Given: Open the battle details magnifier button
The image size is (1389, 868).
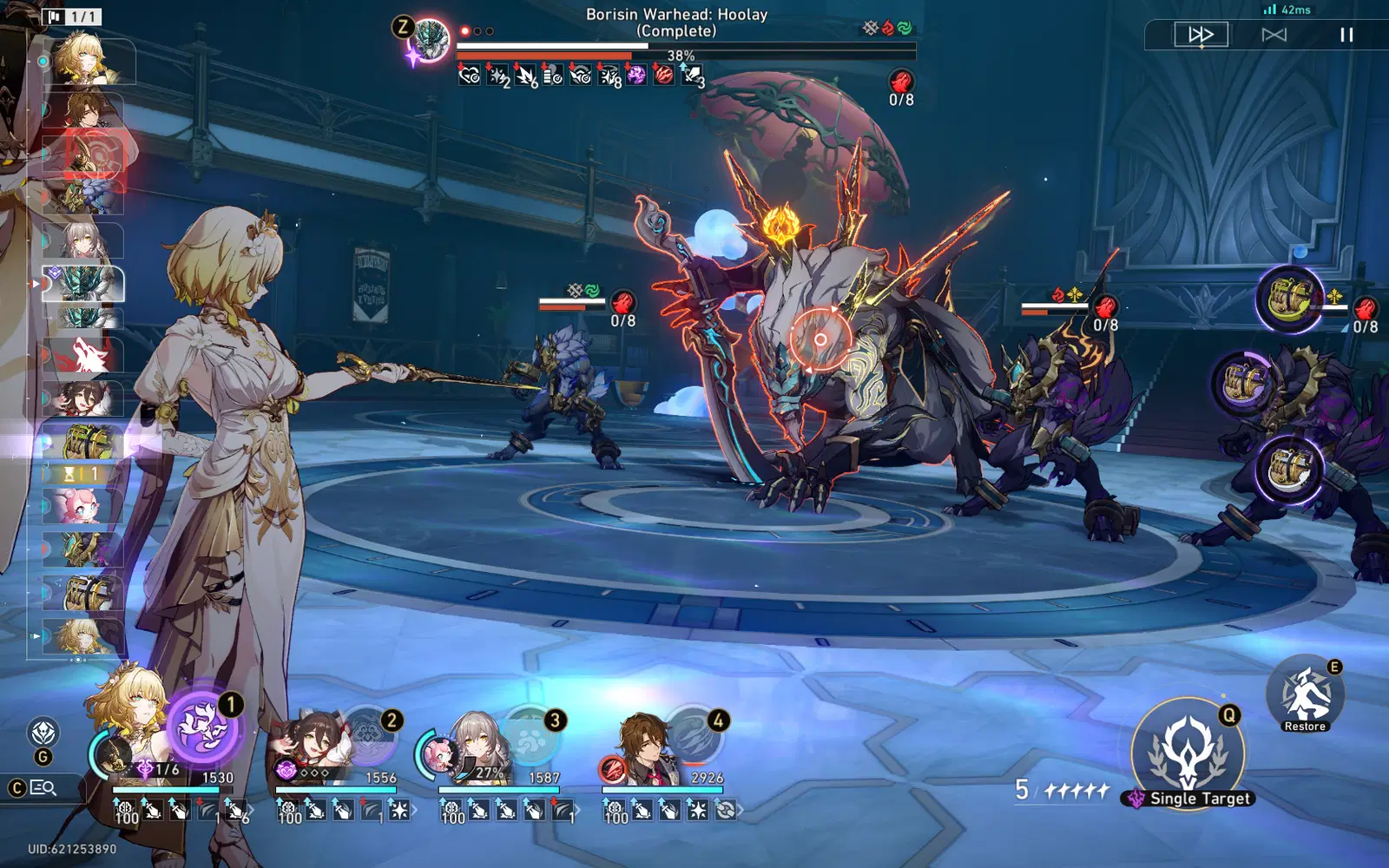Looking at the screenshot, I should (43, 788).
